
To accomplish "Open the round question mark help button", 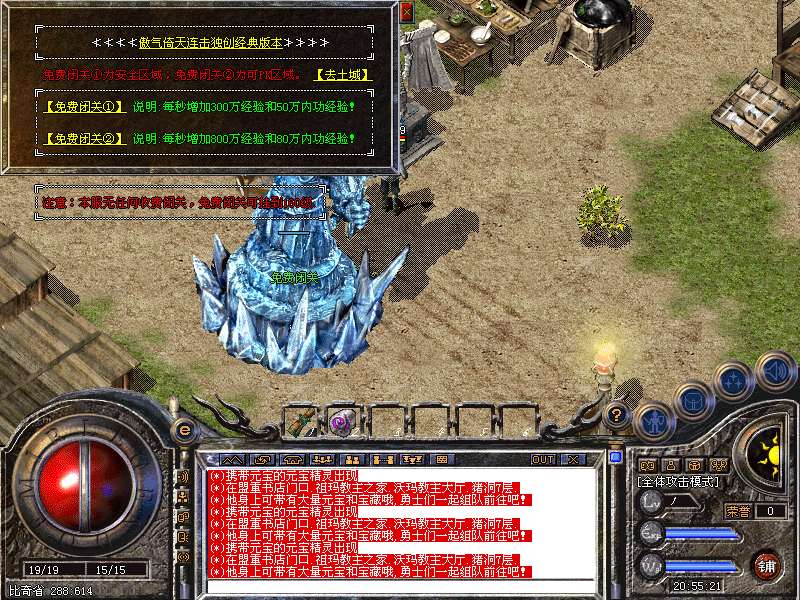I will (618, 414).
